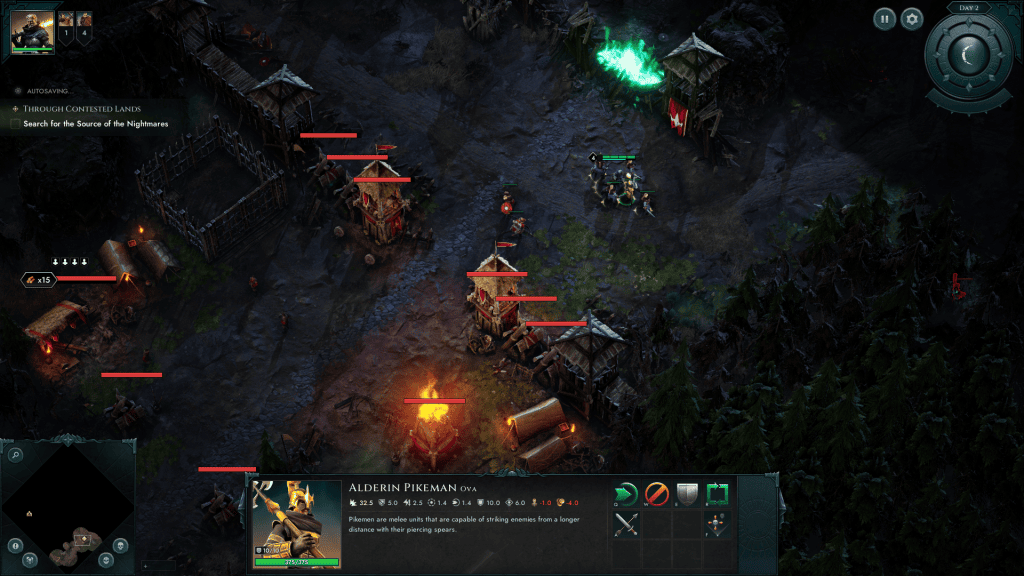Viewport: 1024px width, 576px height.
Task: Activate the red stop command
Action: [x=656, y=493]
